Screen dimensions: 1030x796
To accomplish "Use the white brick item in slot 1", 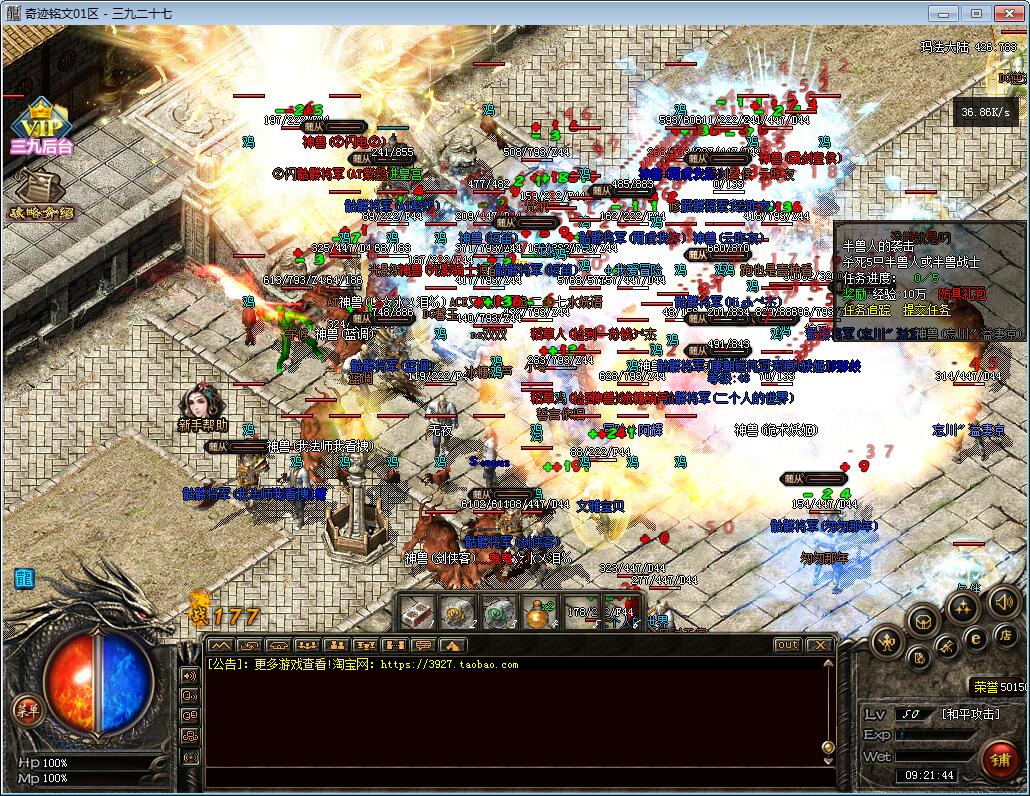I will click(x=416, y=611).
